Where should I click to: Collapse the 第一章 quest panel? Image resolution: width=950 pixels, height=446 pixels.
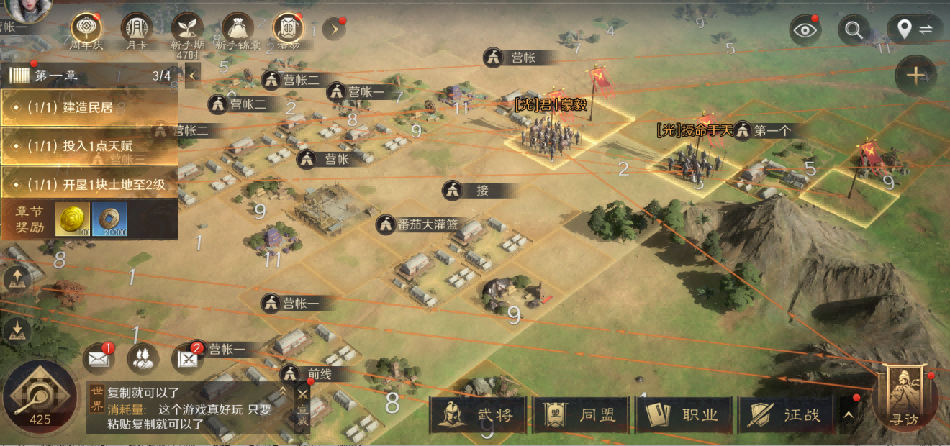tap(192, 74)
